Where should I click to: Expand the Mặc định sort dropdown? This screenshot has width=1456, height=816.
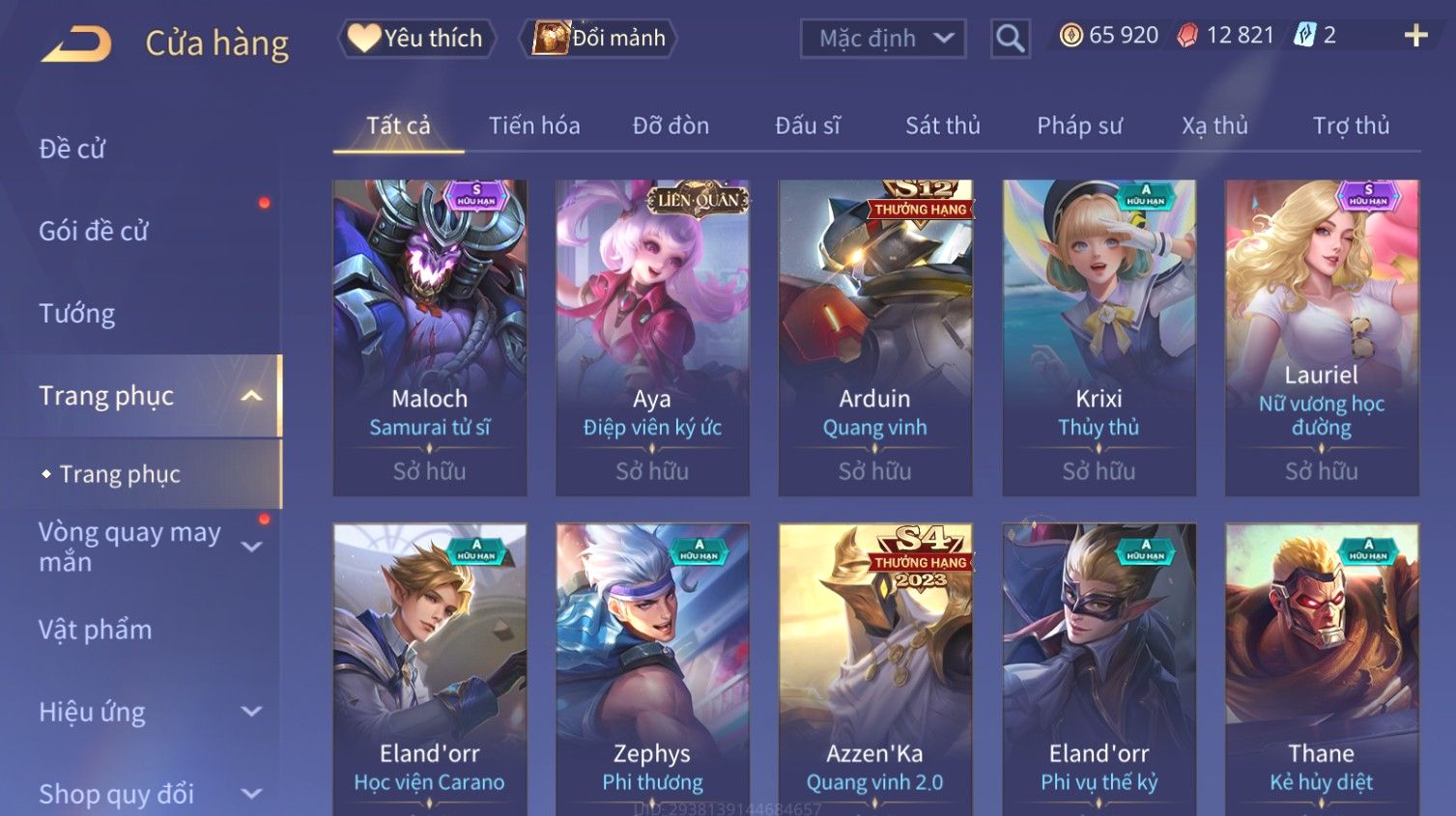(882, 39)
